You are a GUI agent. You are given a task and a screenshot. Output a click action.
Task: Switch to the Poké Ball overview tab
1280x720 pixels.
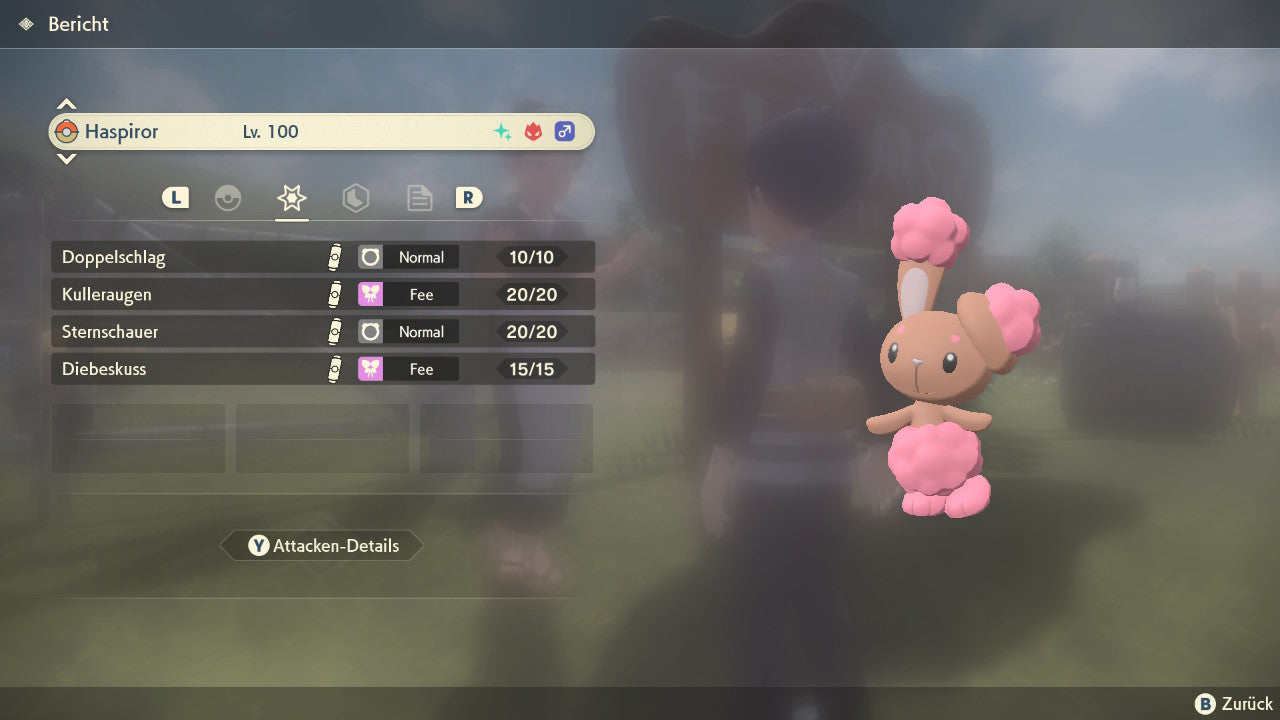pyautogui.click(x=228, y=198)
